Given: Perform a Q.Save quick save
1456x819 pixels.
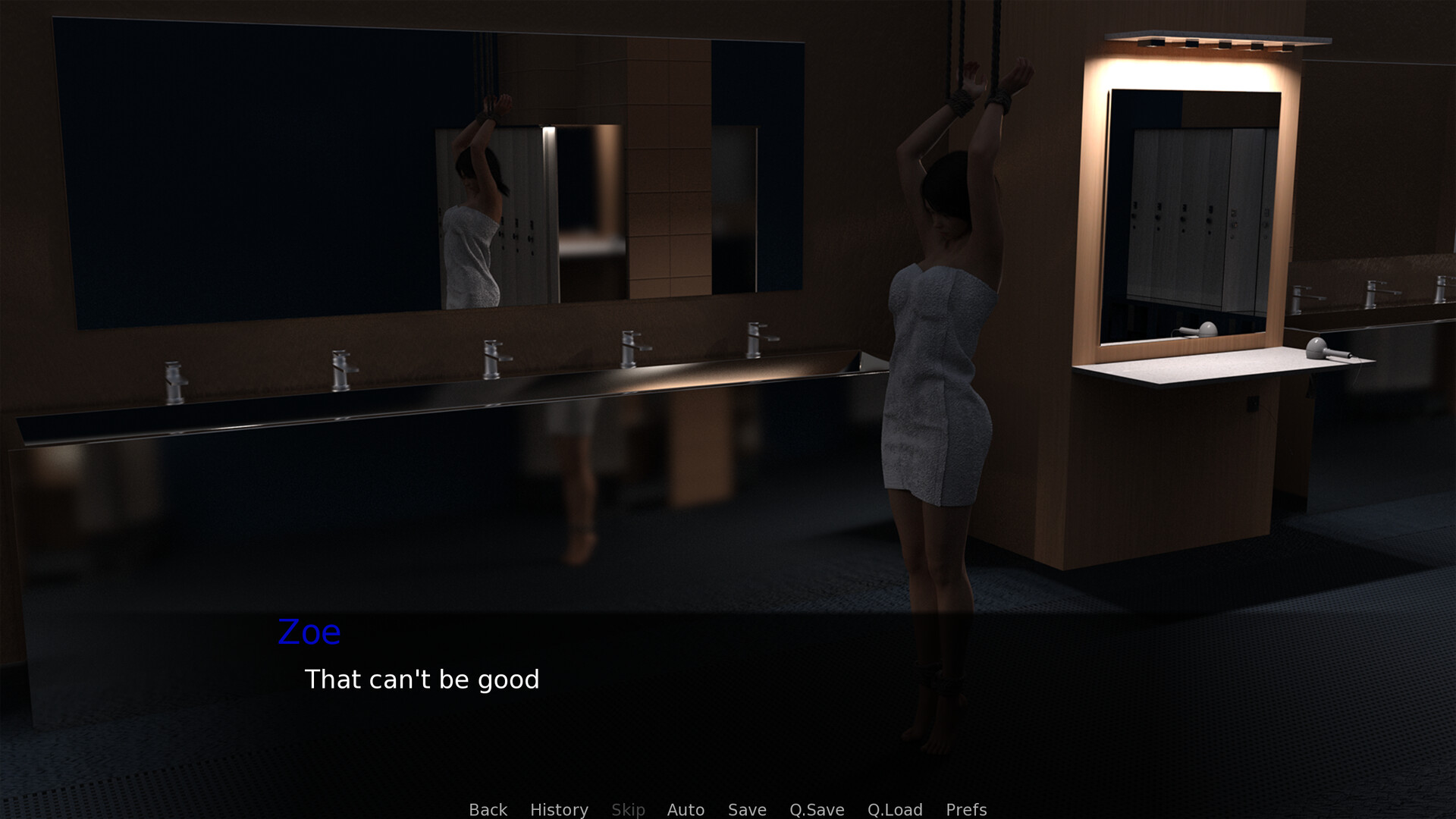Looking at the screenshot, I should coord(816,809).
